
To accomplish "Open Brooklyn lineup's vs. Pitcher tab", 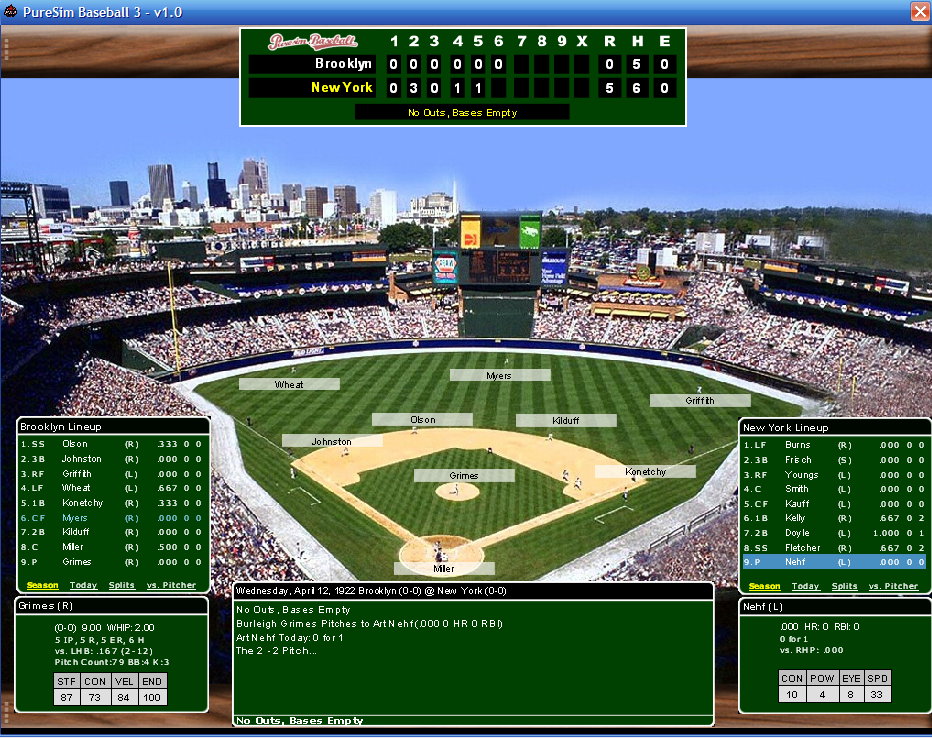I will (x=171, y=586).
